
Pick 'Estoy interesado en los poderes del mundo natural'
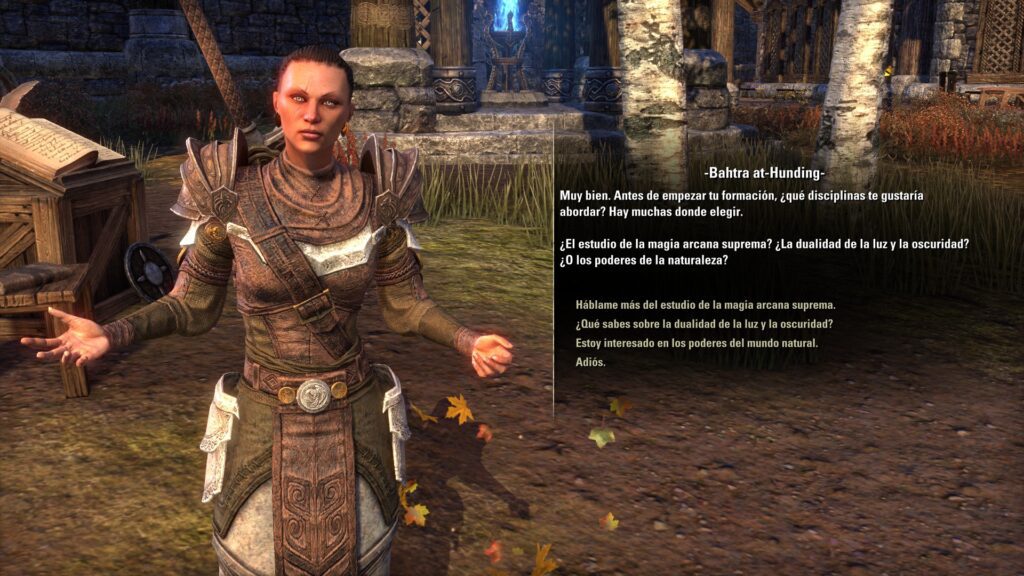pyautogui.click(x=696, y=343)
